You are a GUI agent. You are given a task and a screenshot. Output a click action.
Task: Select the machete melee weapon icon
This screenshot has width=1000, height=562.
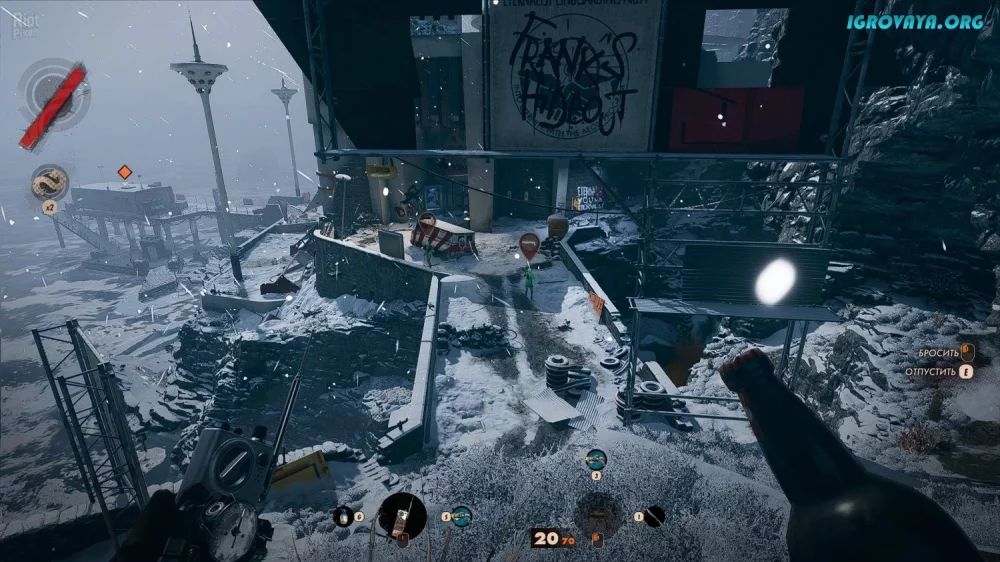(654, 516)
